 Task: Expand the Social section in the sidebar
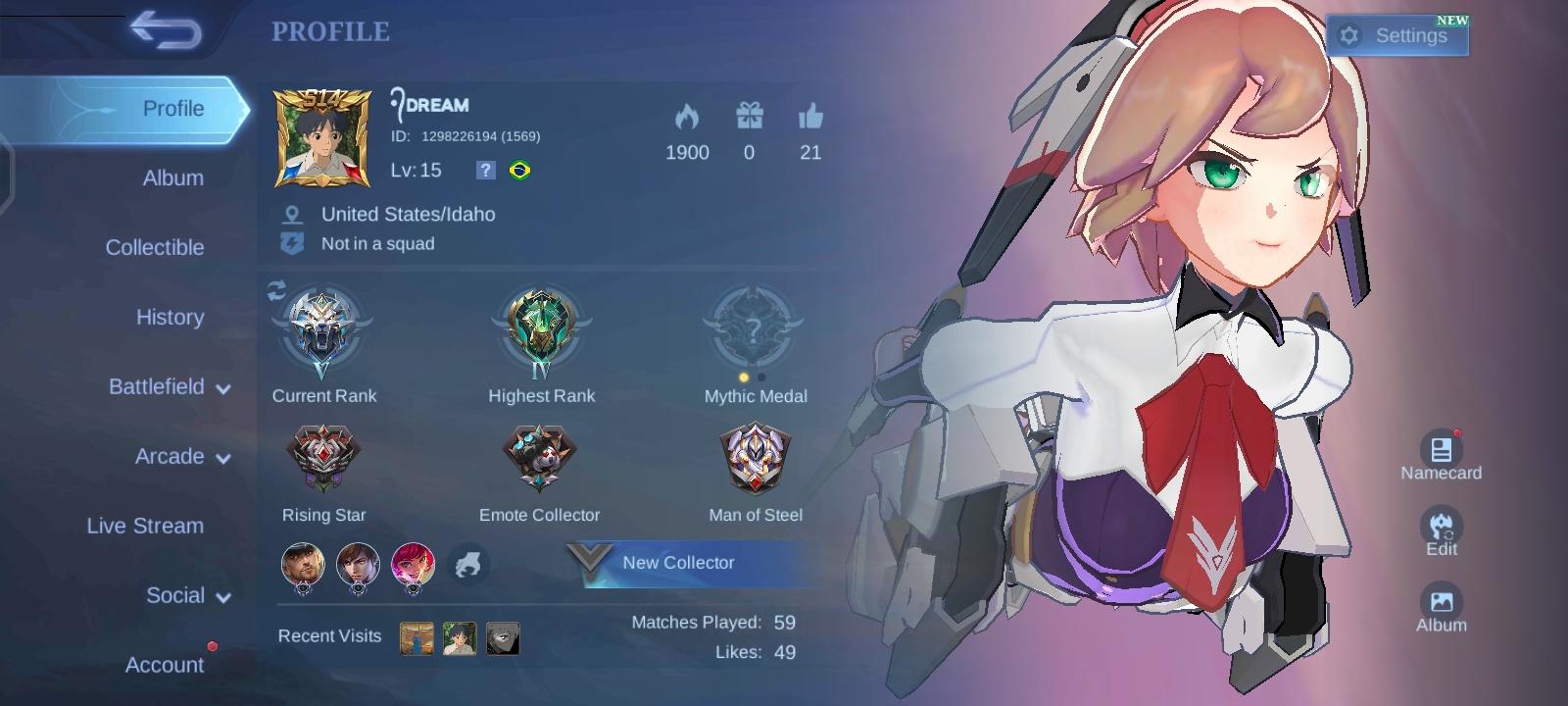point(188,595)
